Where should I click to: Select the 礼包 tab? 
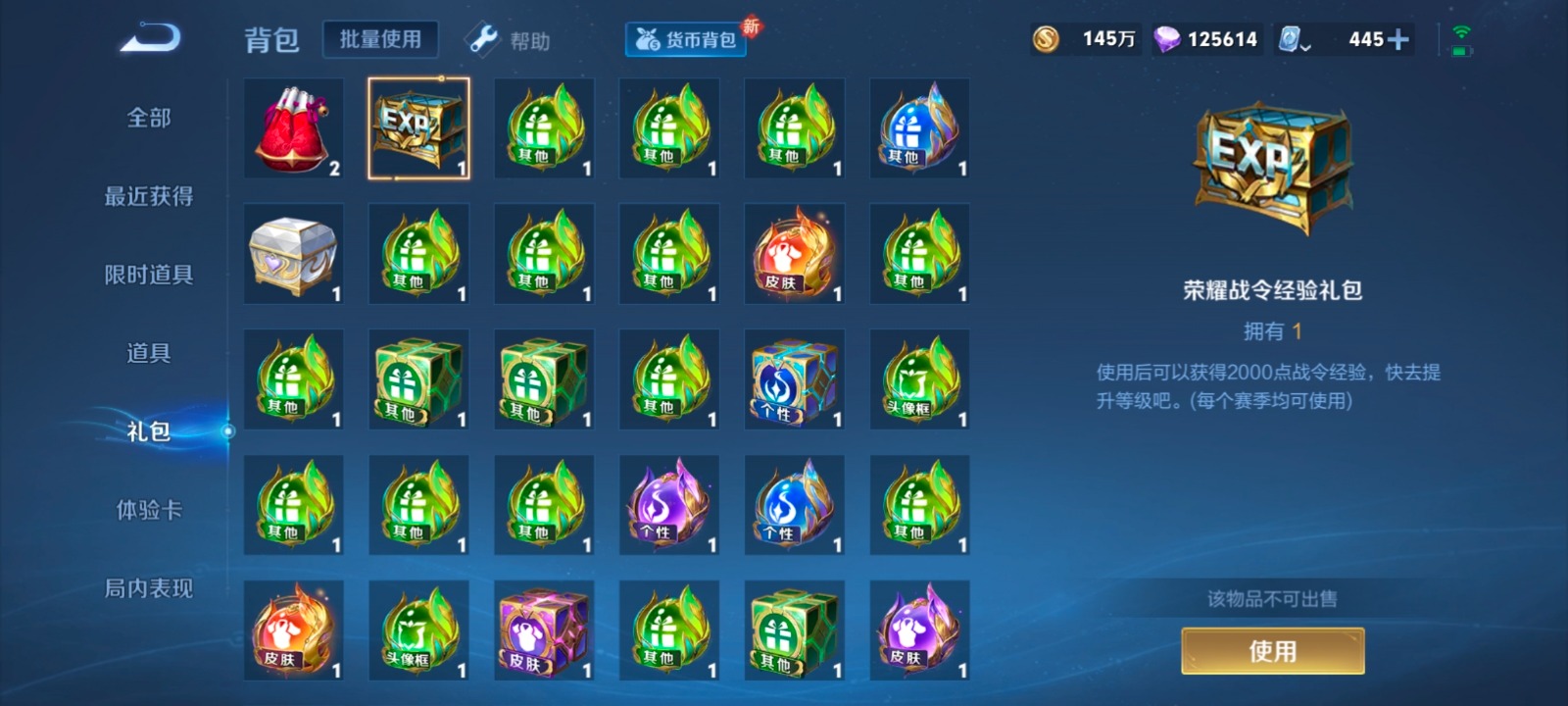[x=149, y=431]
